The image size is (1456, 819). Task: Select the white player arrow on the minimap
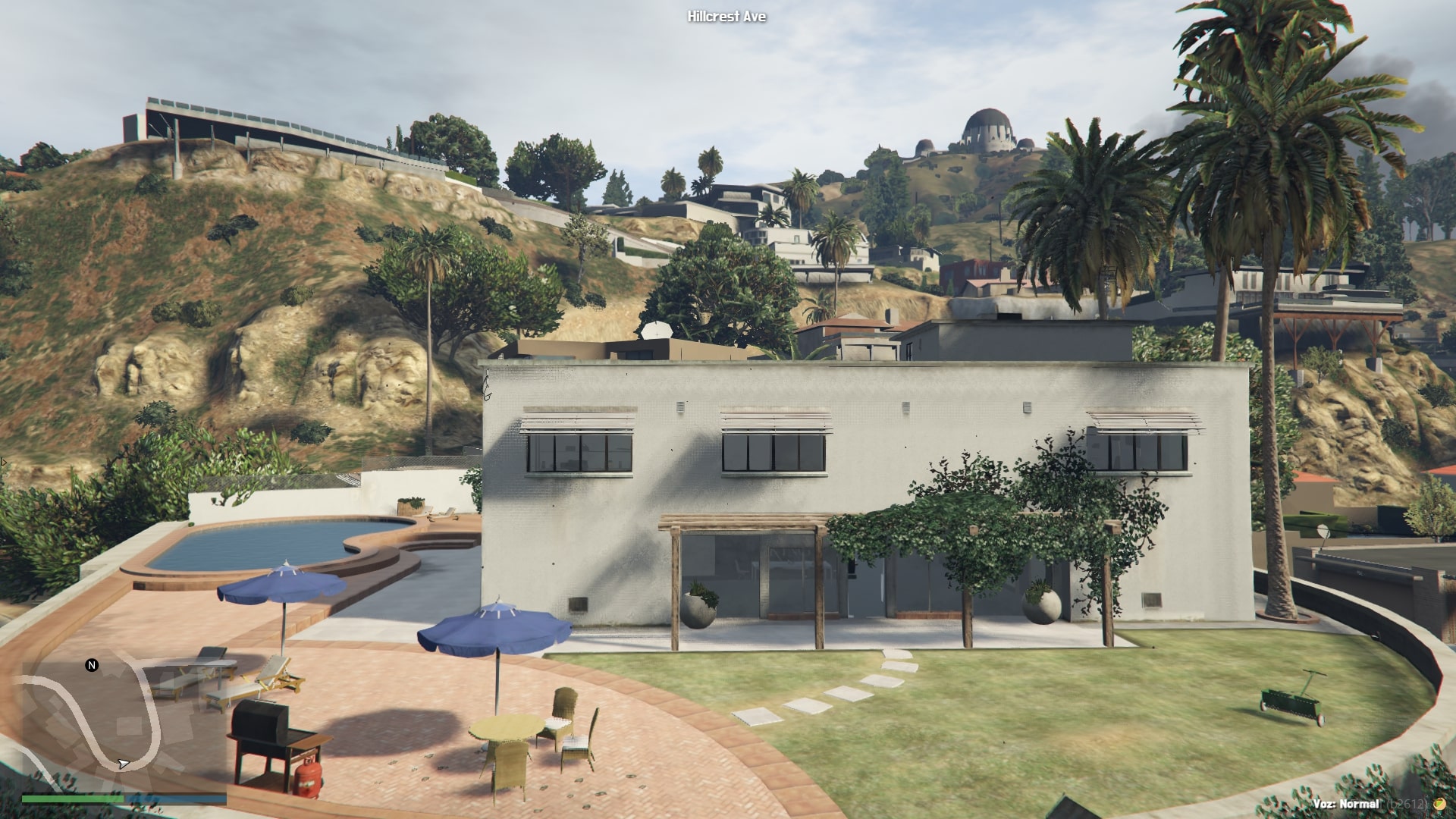click(124, 765)
